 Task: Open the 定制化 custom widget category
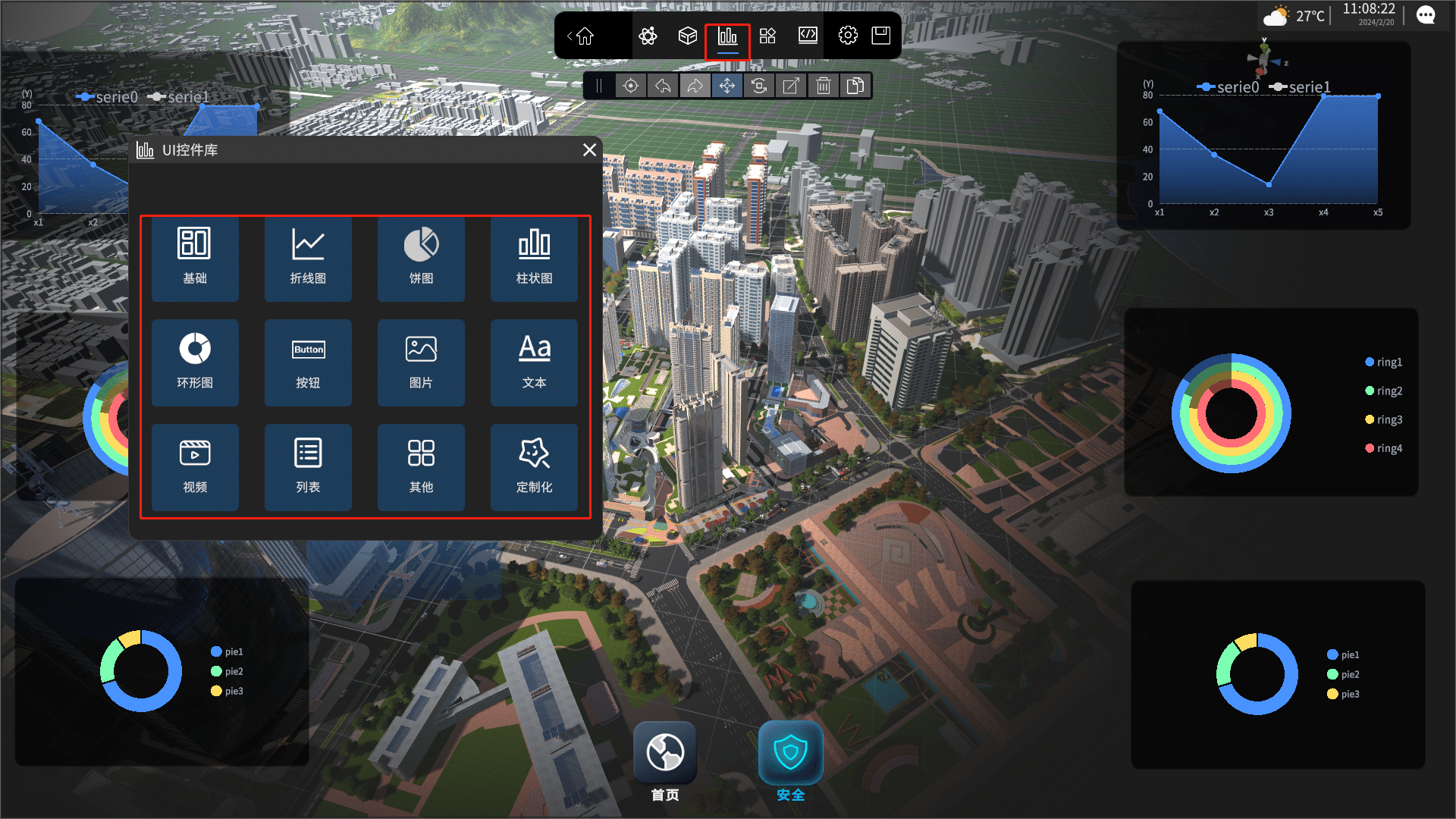coord(534,466)
